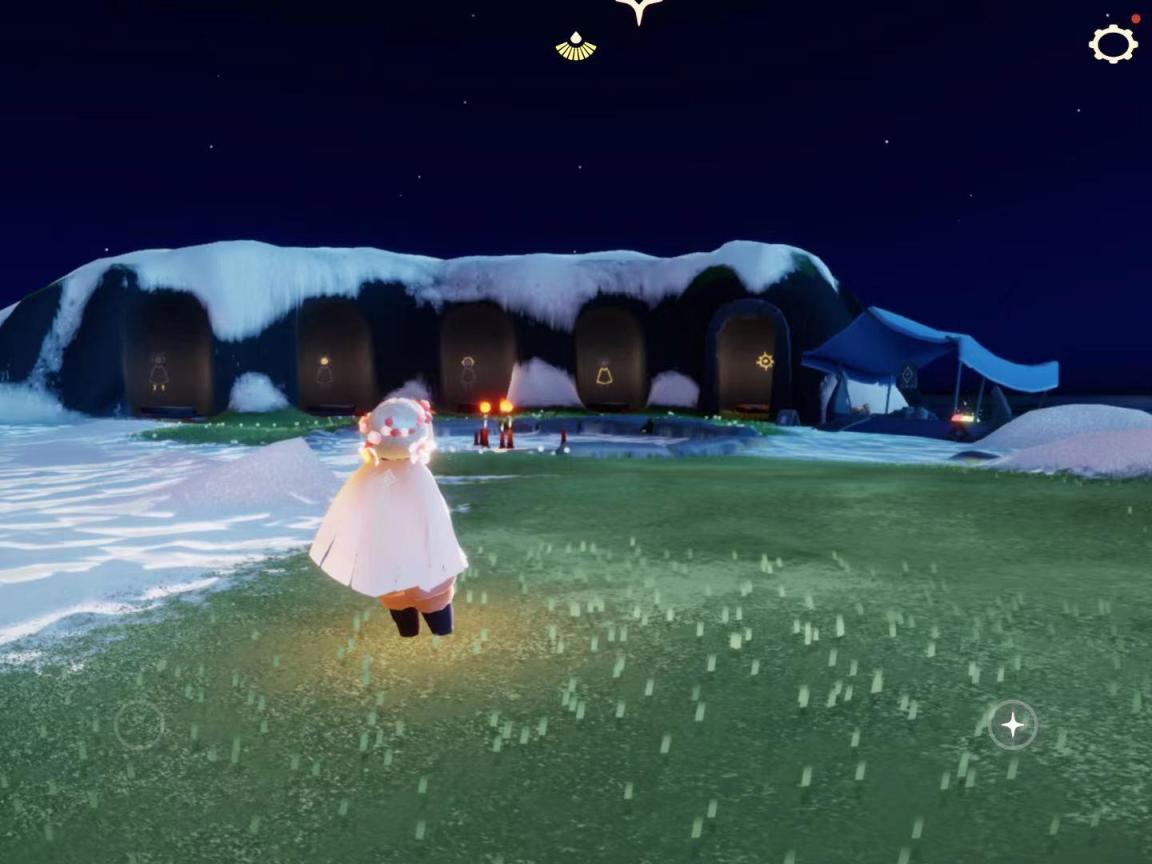Viewport: 1152px width, 864px height.
Task: Tap the faint circular movement control
Action: coord(138,725)
